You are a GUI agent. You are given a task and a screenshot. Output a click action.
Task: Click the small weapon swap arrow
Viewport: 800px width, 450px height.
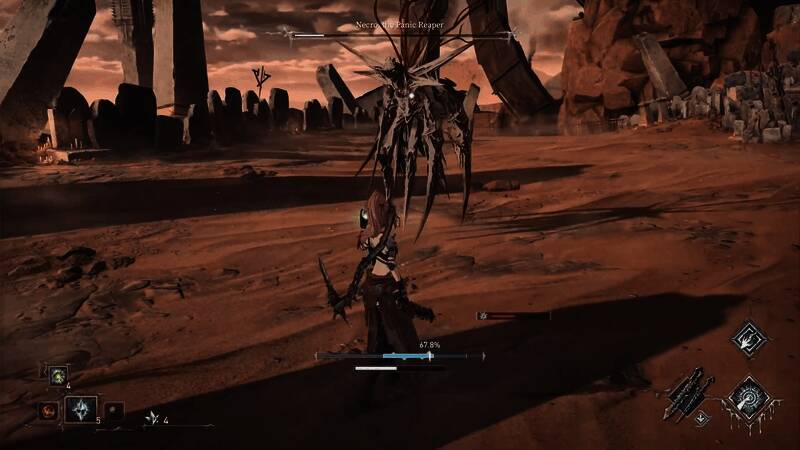coord(702,418)
